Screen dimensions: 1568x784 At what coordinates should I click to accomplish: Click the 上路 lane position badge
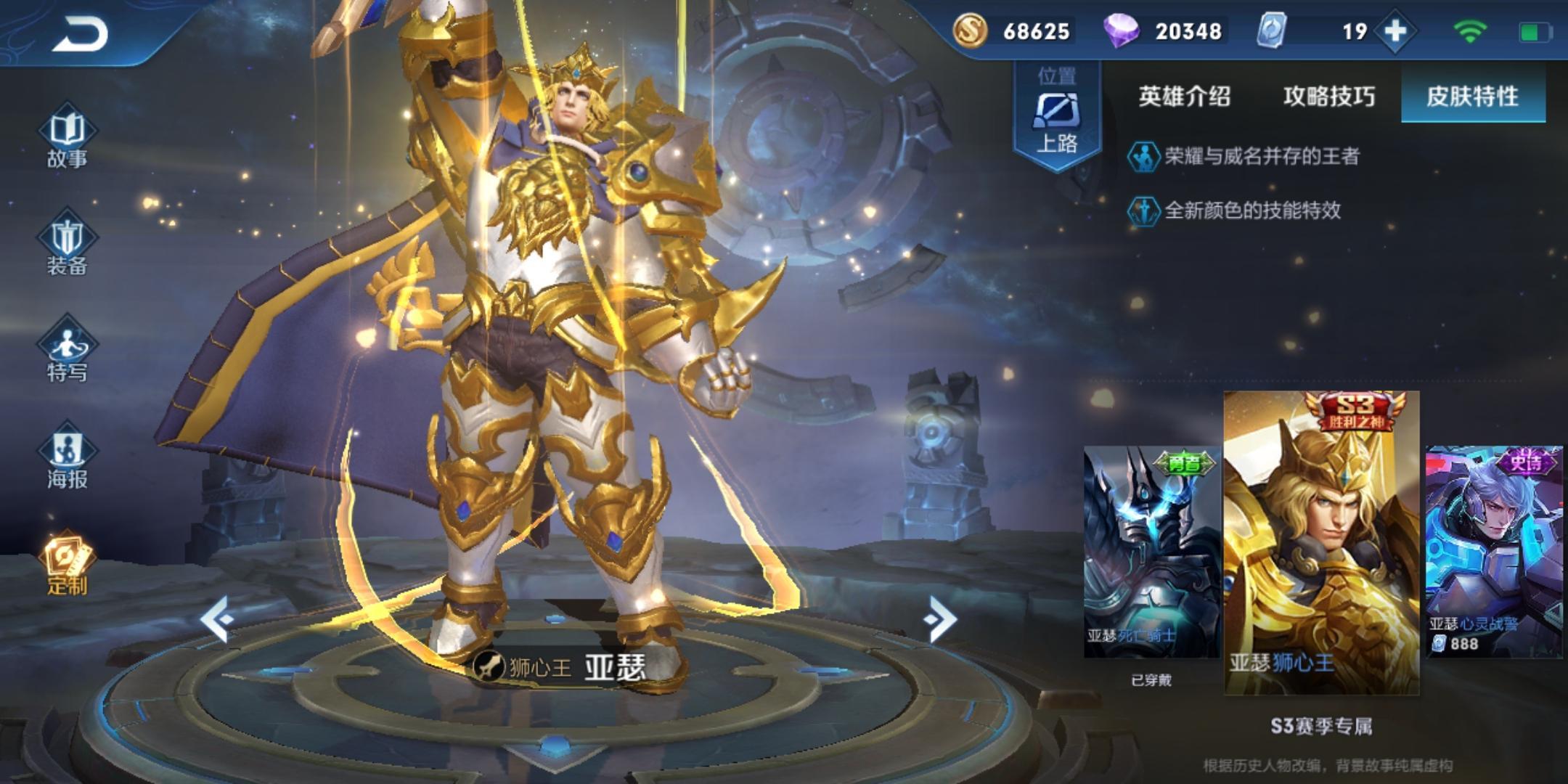[1057, 115]
